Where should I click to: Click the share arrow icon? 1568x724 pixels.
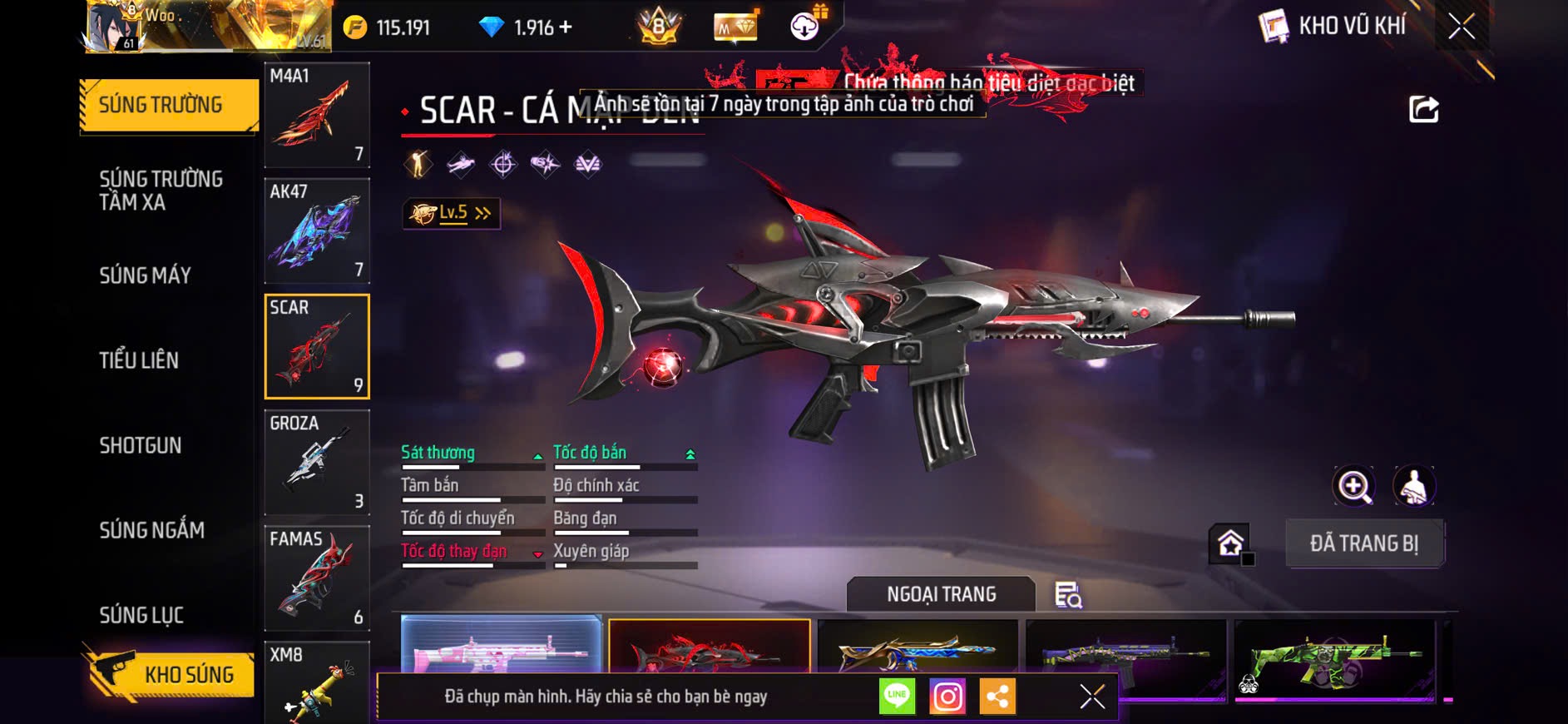(1423, 109)
